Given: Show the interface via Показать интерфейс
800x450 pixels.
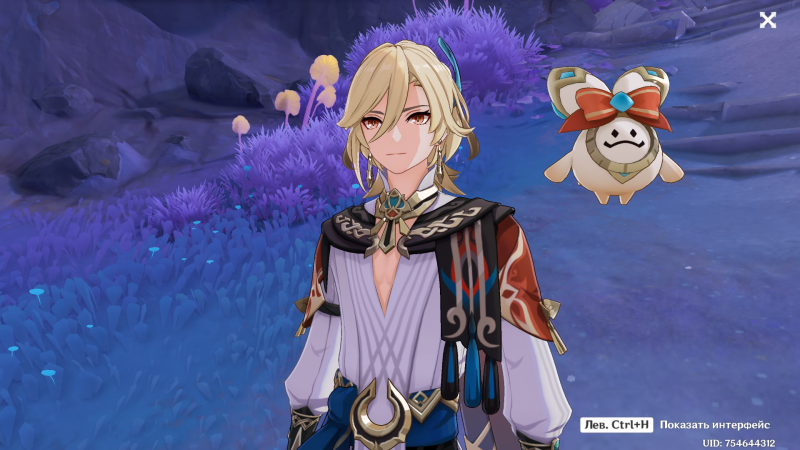Looking at the screenshot, I should pos(714,425).
